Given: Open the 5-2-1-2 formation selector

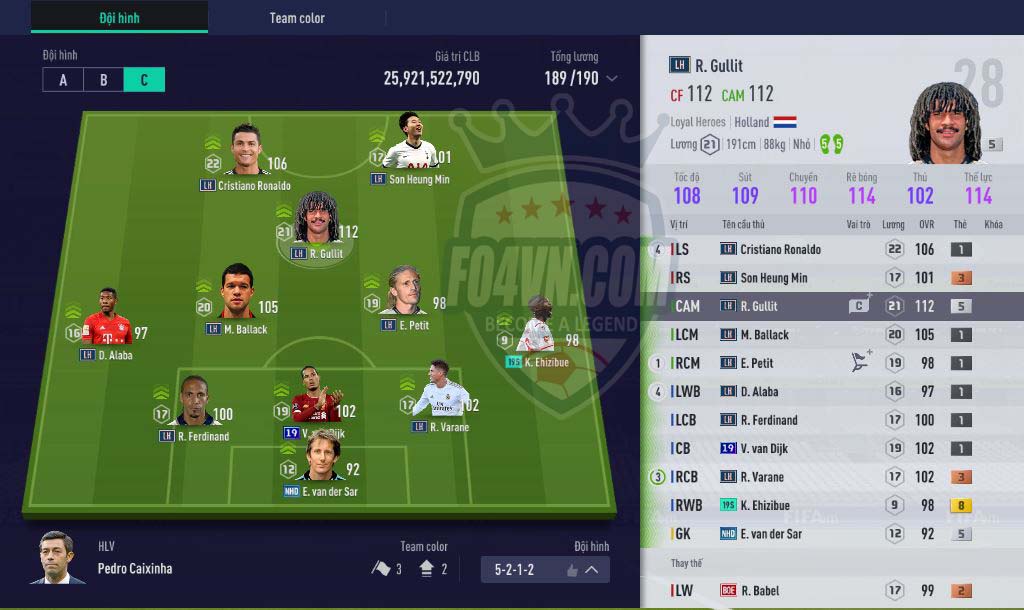Looking at the screenshot, I should point(545,570).
